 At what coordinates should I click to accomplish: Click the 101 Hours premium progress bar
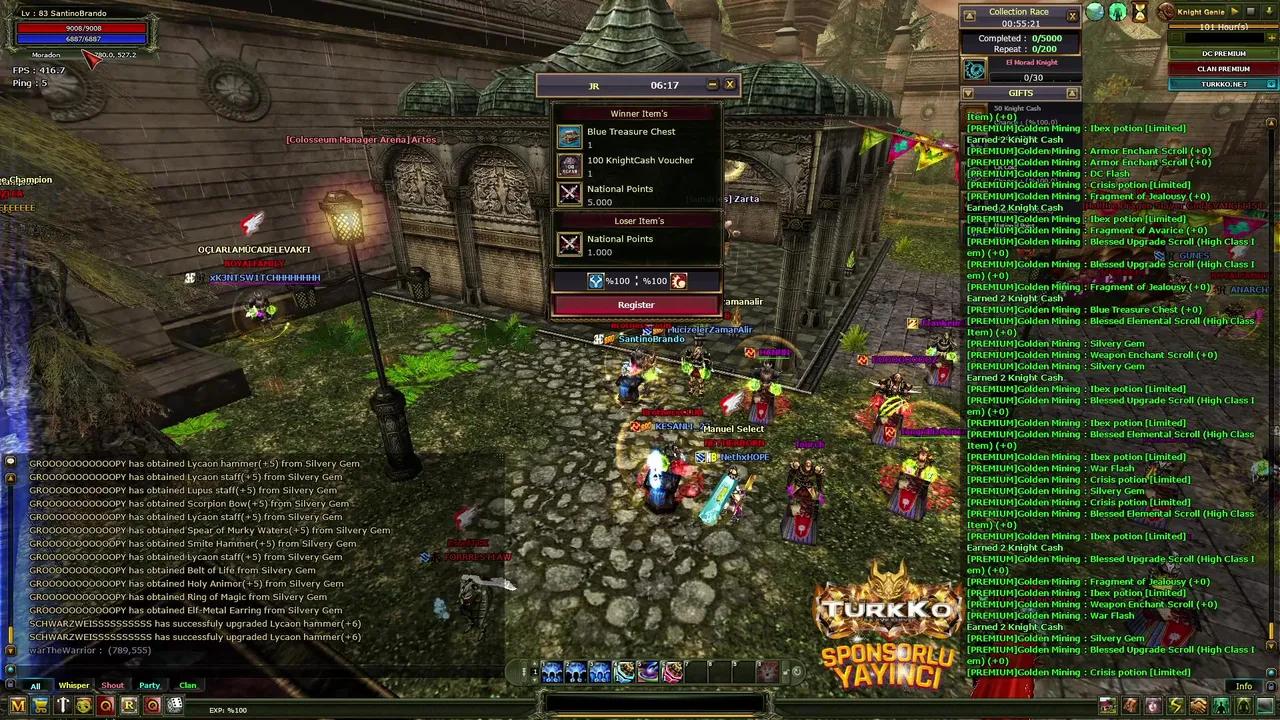(x=1224, y=27)
